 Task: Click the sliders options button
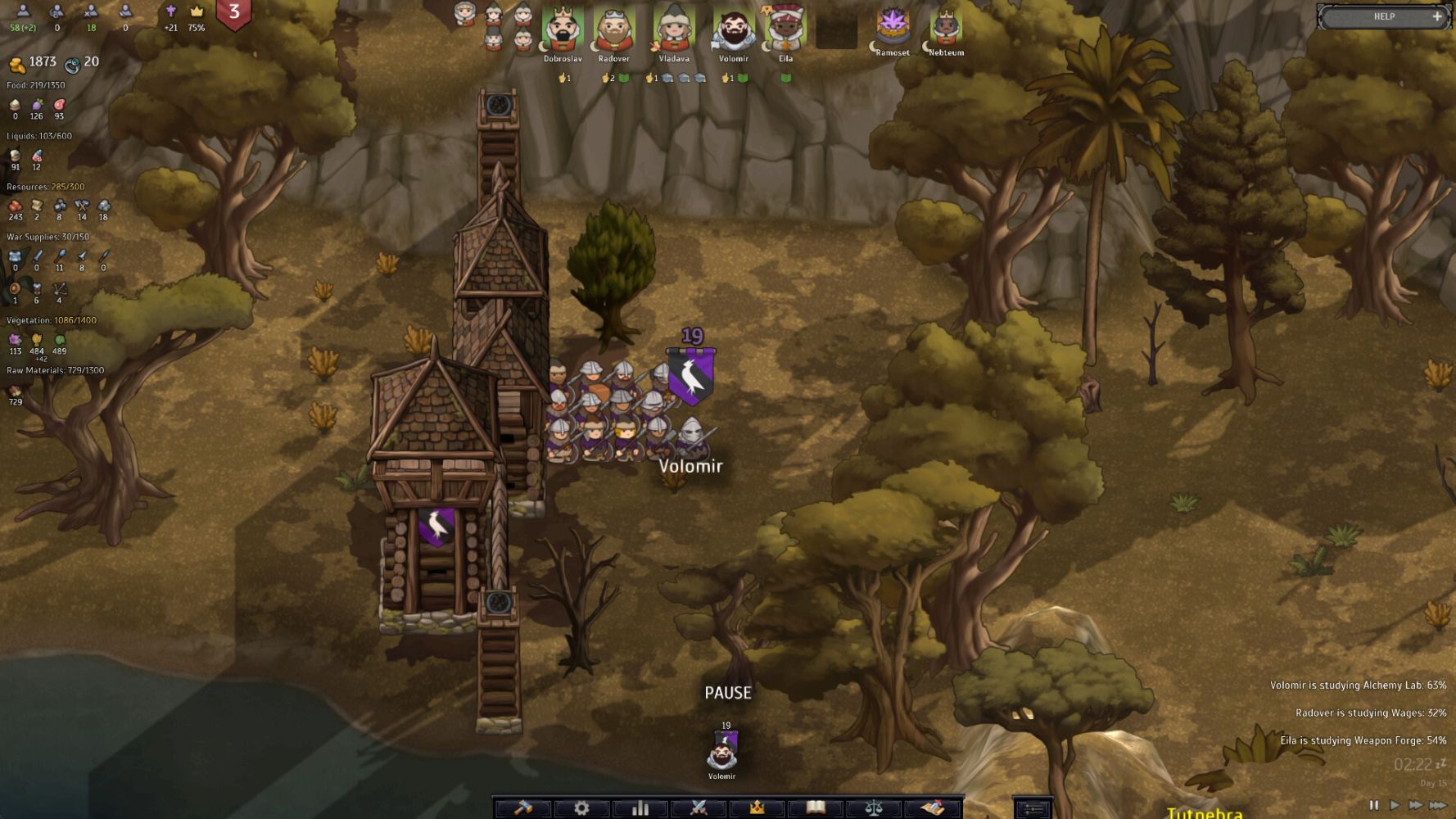pos(1033,809)
